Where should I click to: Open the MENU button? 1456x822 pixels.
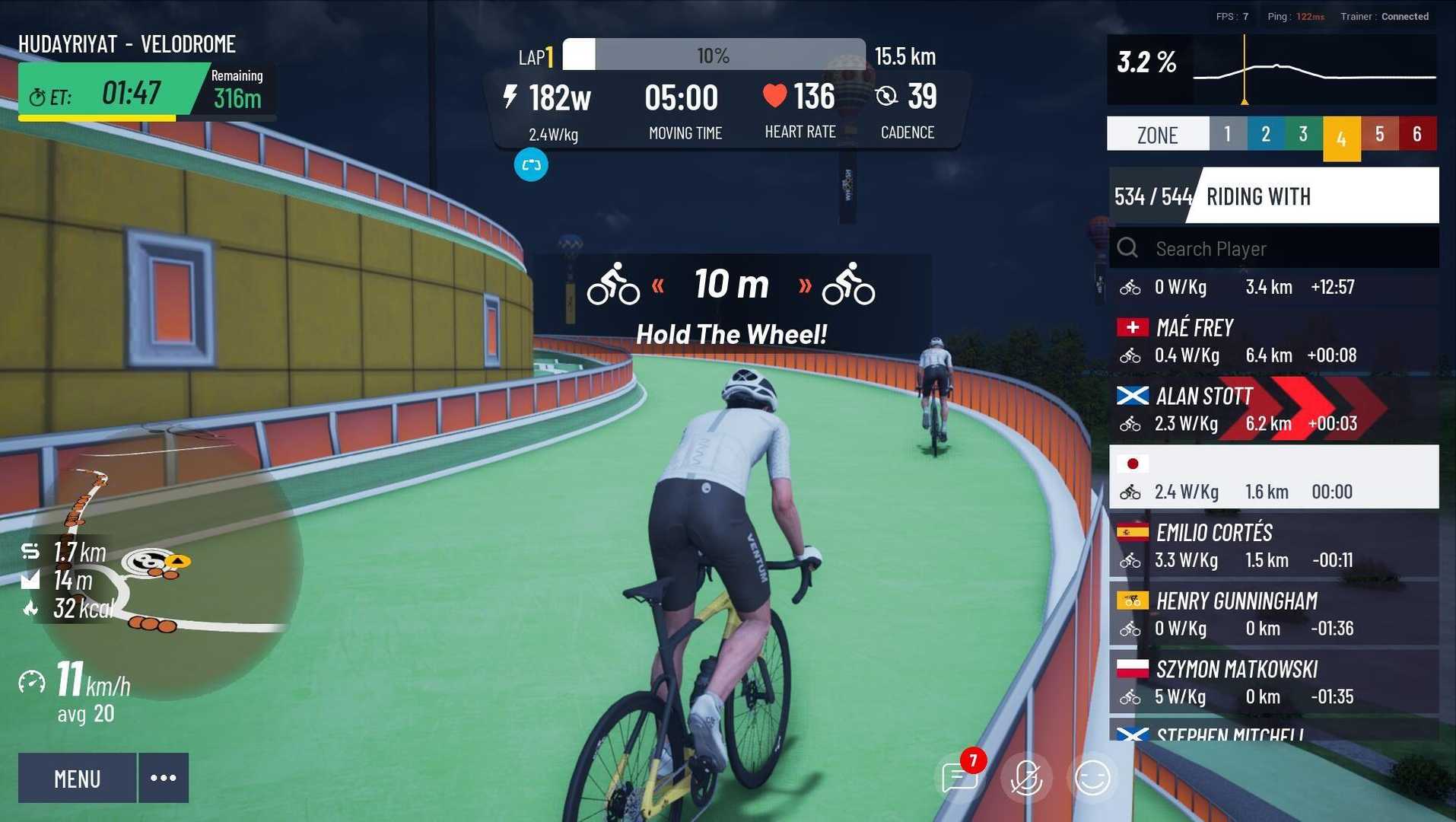point(77,778)
